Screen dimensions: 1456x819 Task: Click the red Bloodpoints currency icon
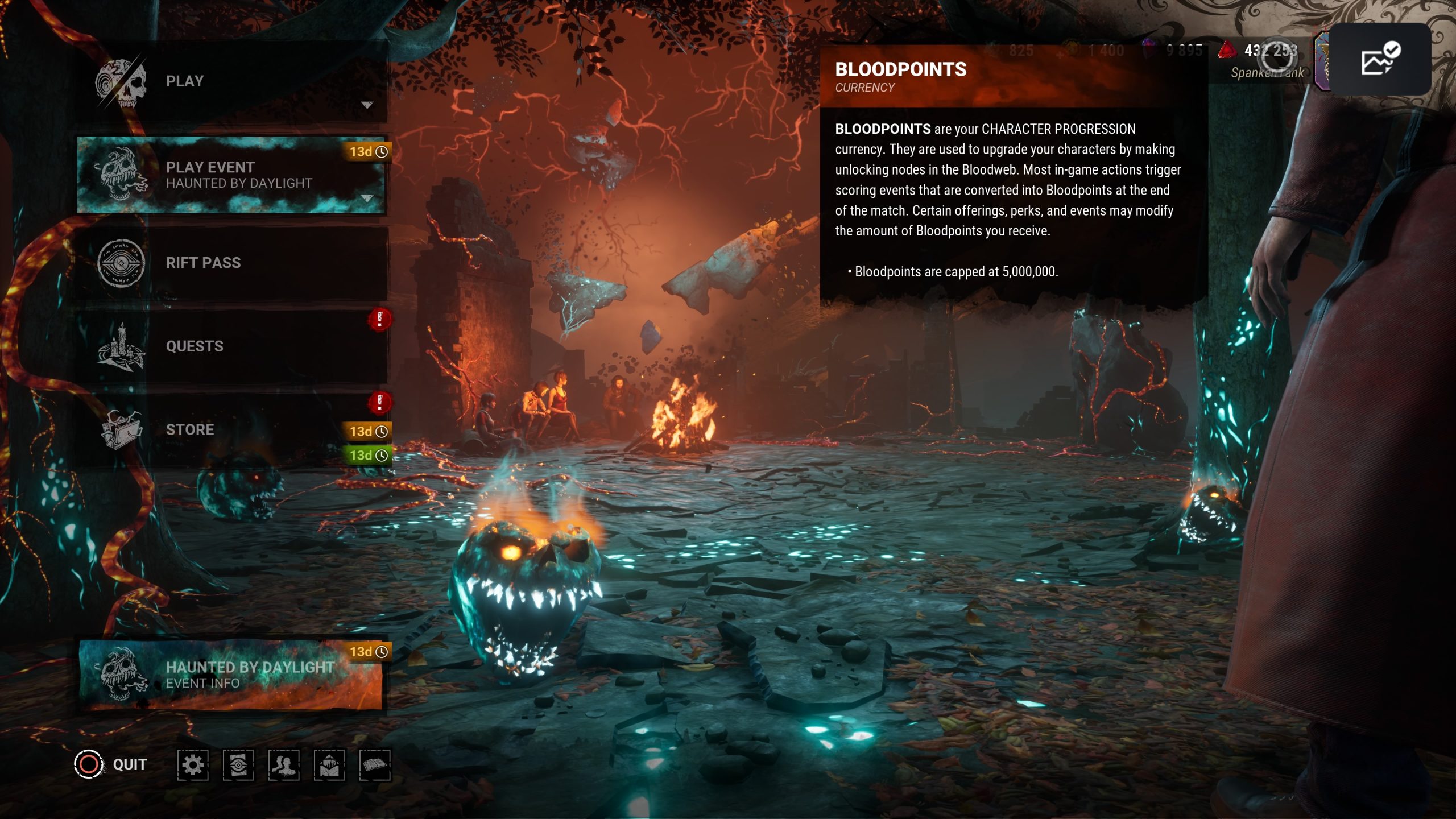1227,51
